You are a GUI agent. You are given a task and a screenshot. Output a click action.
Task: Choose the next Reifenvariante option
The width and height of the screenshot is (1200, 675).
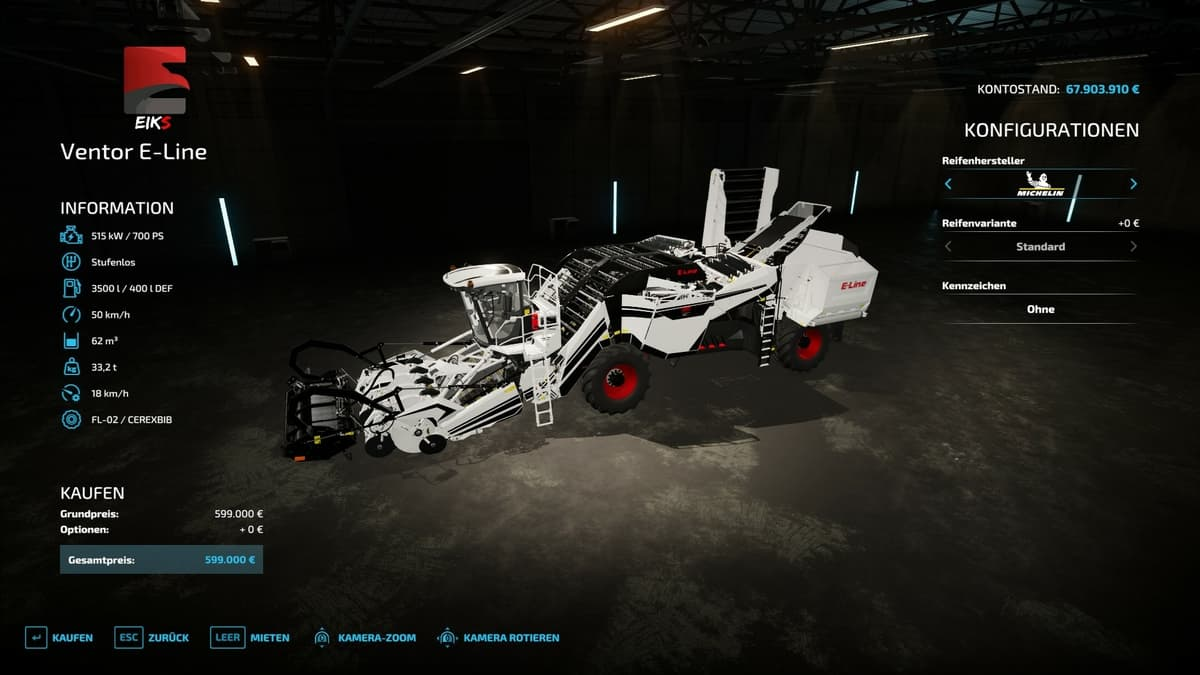coord(1133,246)
